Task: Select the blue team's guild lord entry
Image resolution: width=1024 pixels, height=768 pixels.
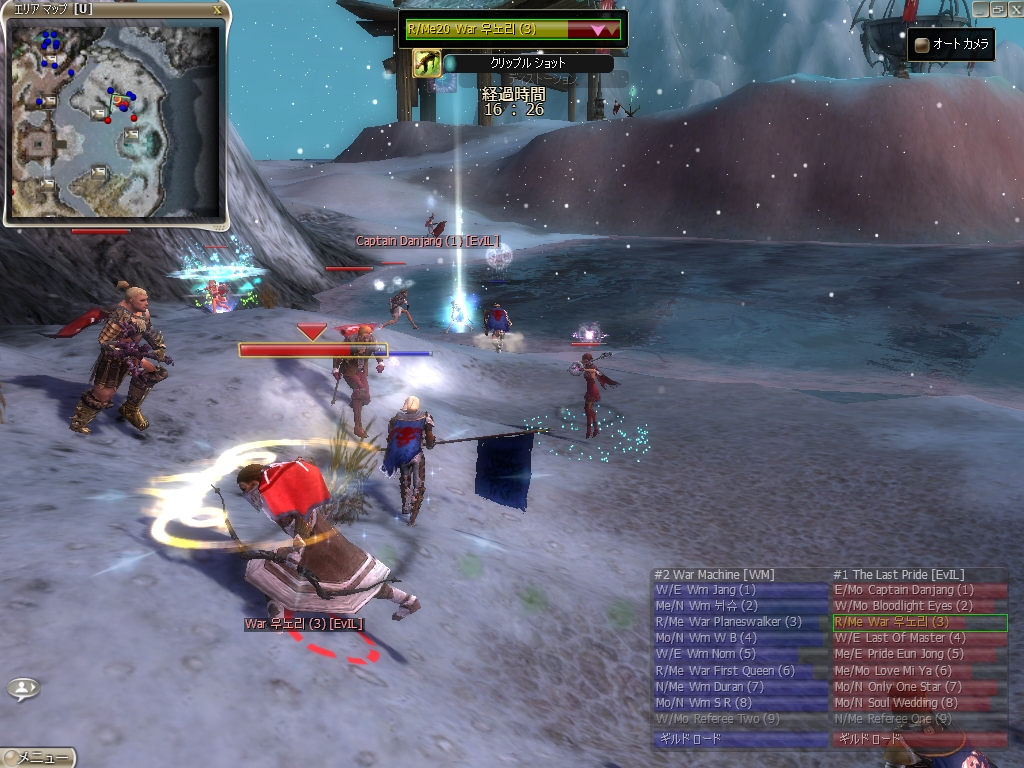Action: coord(739,740)
